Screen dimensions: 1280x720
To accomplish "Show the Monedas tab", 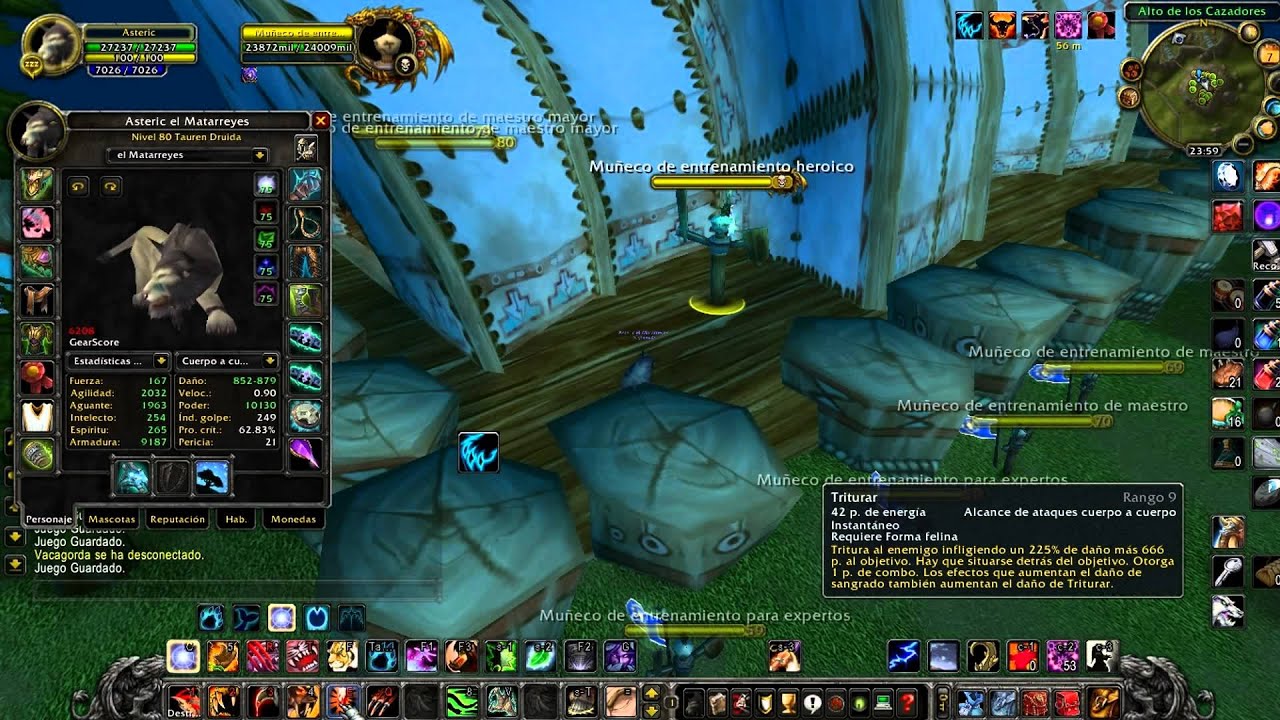I will 293,519.
